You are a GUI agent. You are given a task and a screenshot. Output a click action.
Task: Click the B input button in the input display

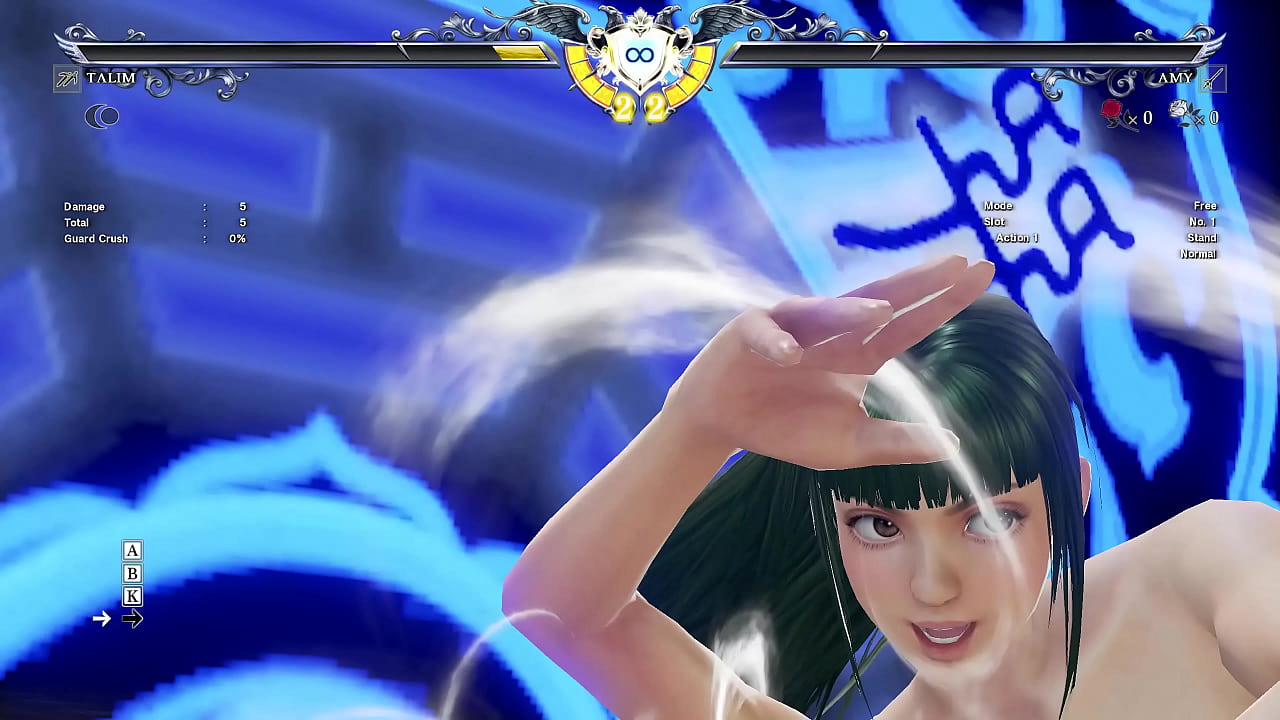(x=130, y=574)
